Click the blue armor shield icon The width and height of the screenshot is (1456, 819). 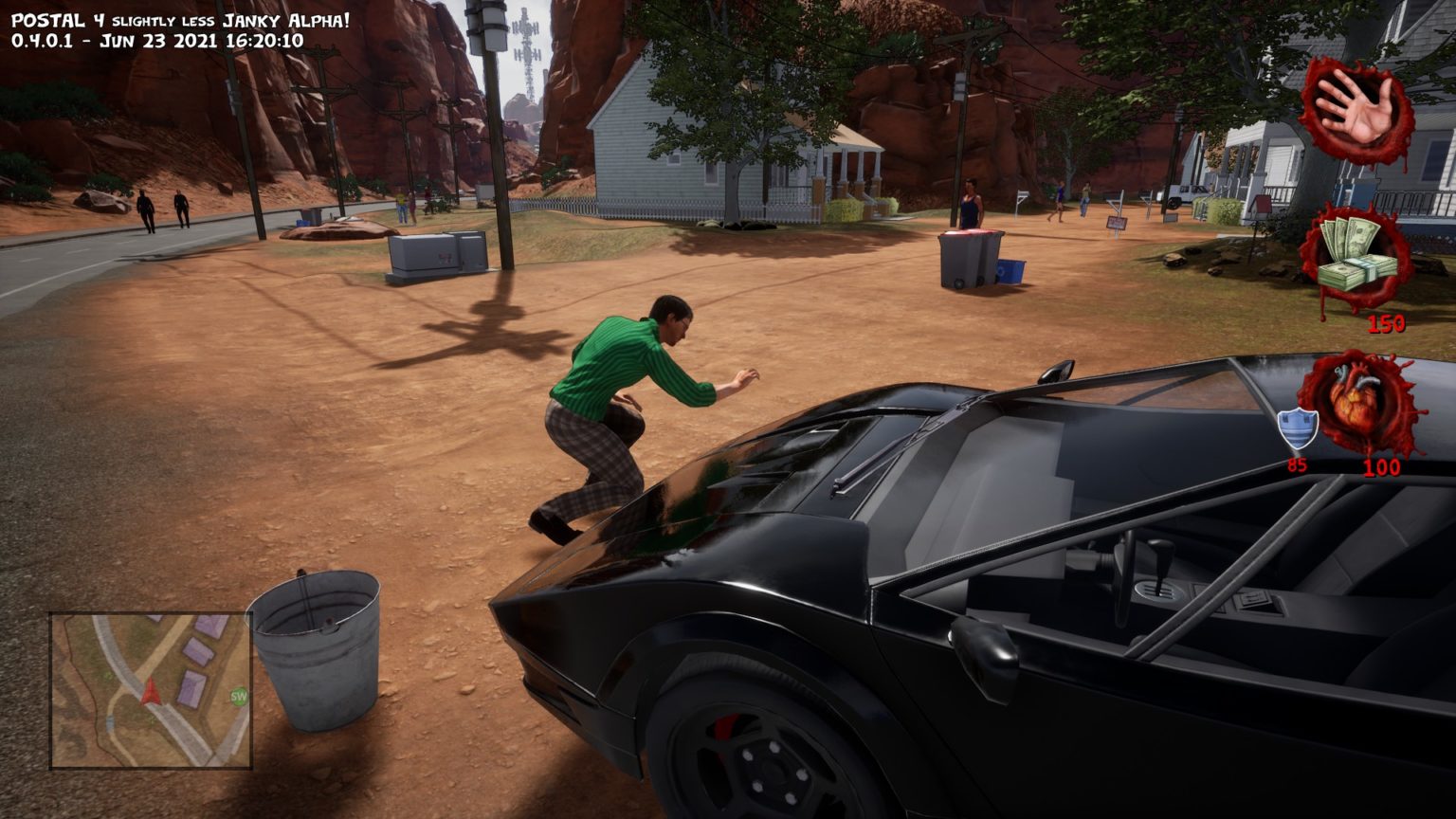coord(1298,428)
